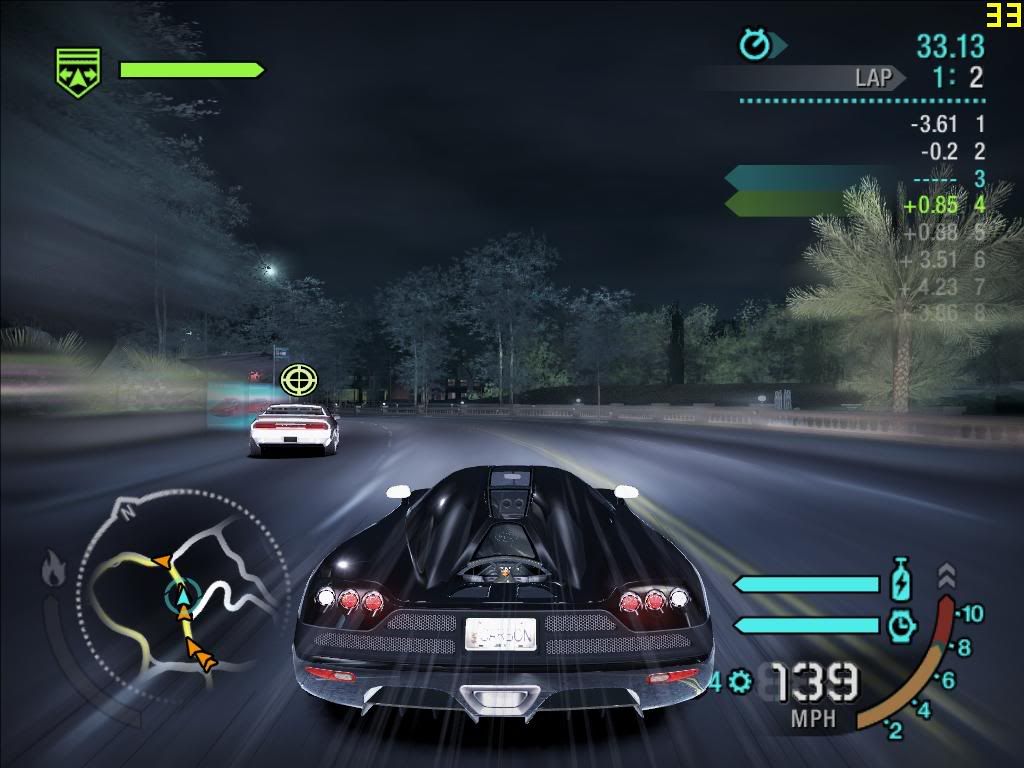Click the gear cog icon next to the speed
Viewport: 1024px width, 768px height.
[x=740, y=682]
